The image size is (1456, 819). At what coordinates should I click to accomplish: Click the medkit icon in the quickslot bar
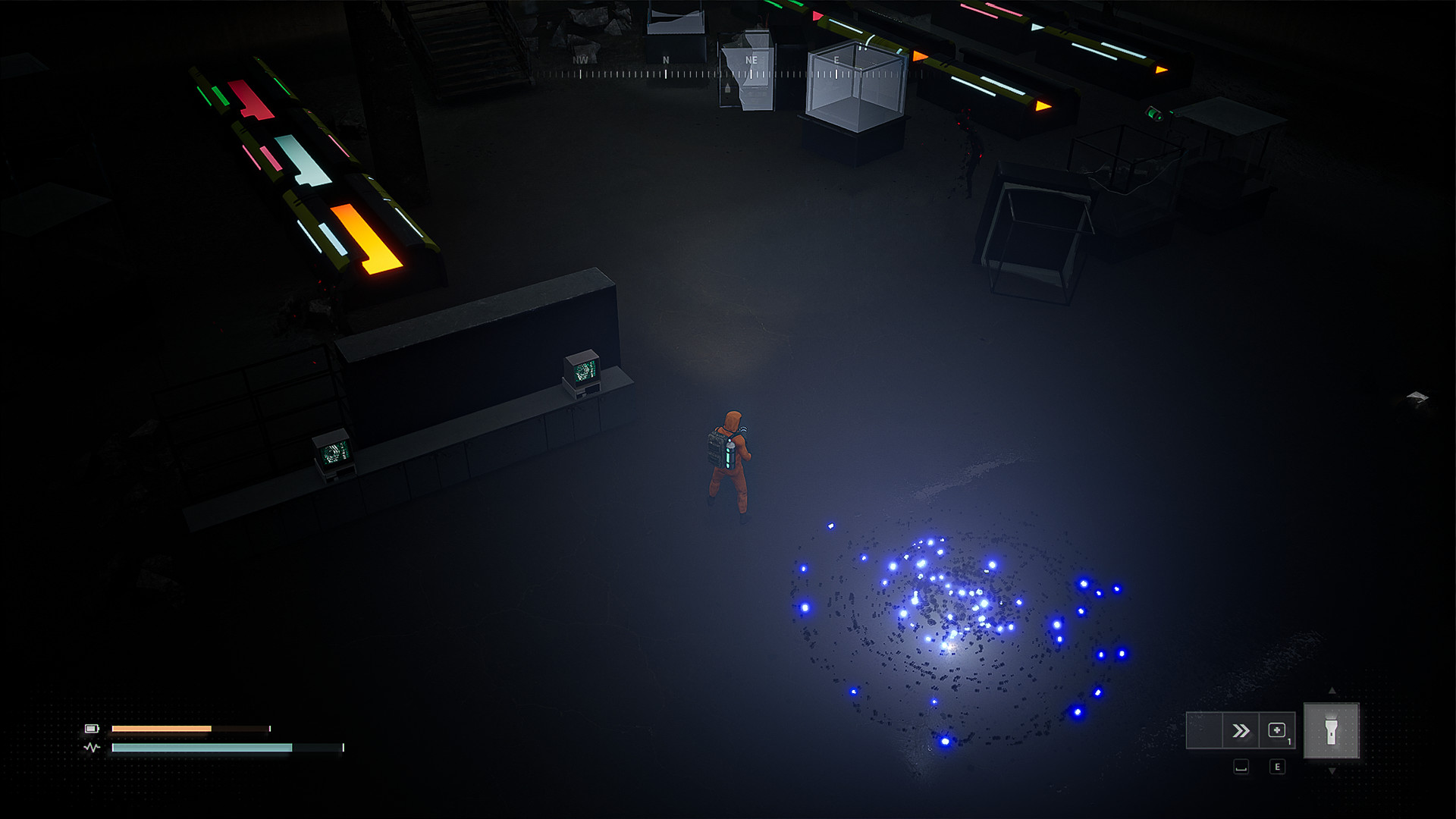pyautogui.click(x=1278, y=730)
